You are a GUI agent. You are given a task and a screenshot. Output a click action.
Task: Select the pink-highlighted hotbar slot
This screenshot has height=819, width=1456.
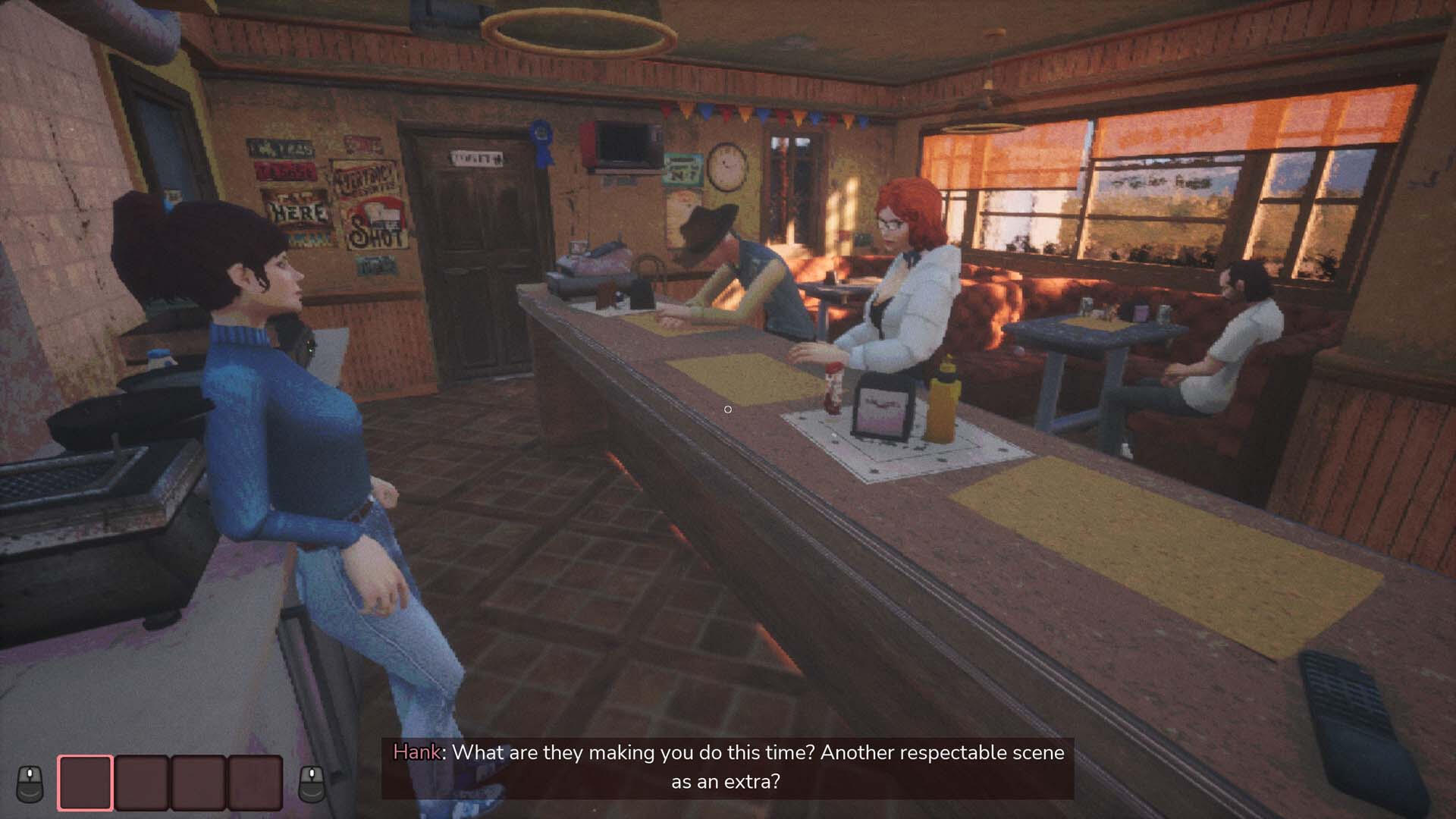(85, 782)
